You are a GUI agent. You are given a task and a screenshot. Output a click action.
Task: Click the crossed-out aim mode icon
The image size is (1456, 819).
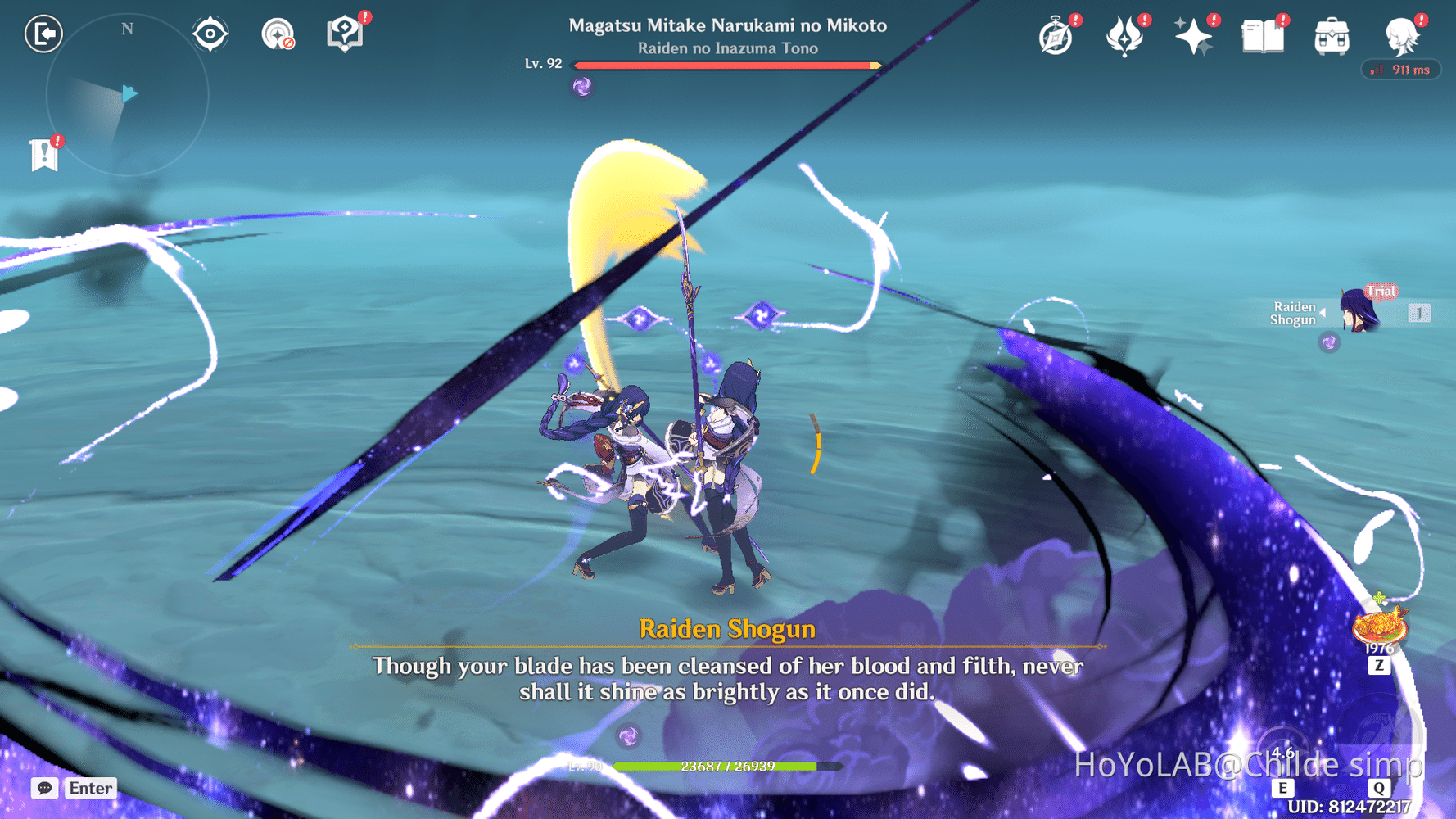click(x=277, y=33)
